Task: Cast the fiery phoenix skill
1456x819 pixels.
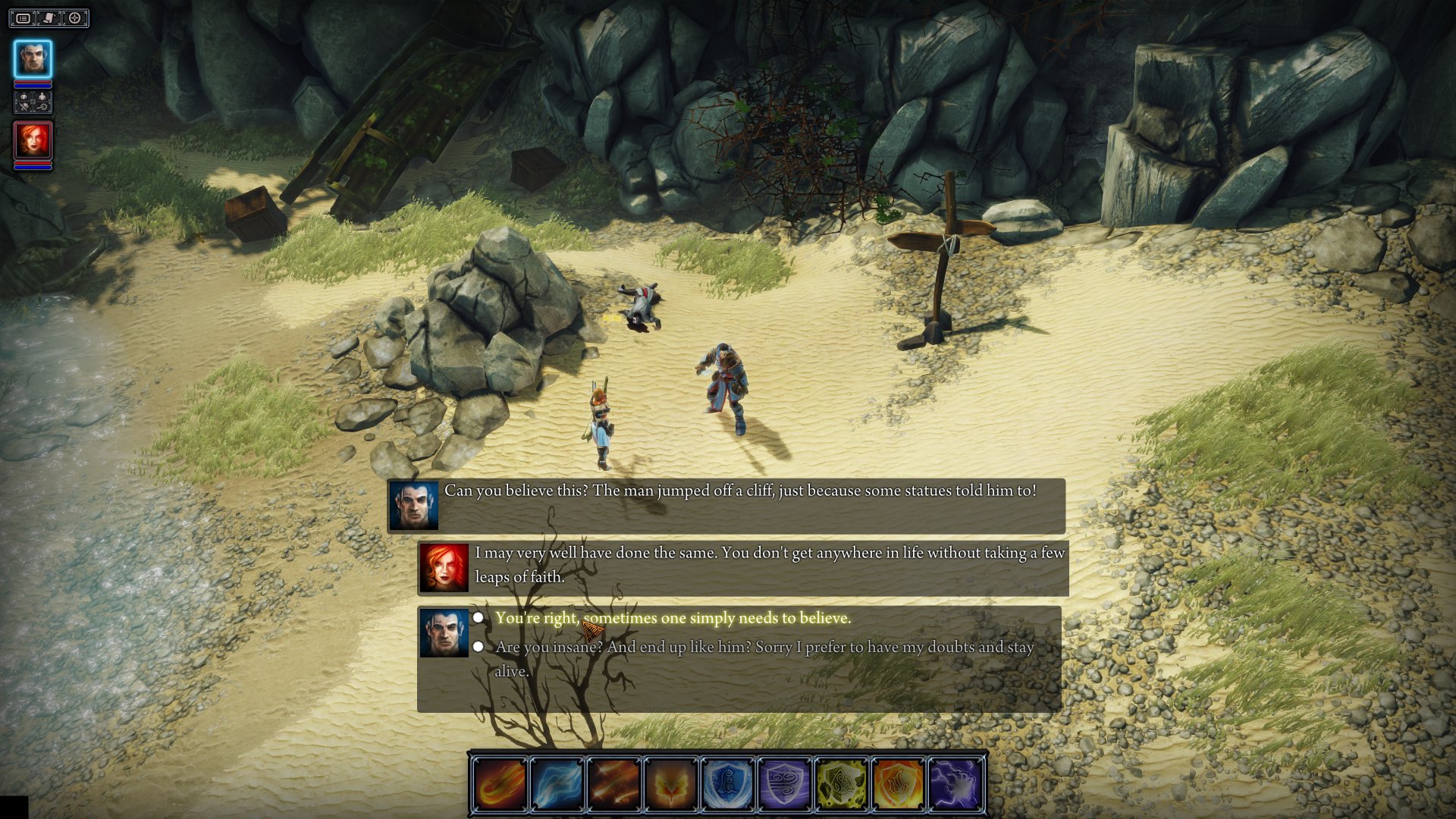Action: 670,784
